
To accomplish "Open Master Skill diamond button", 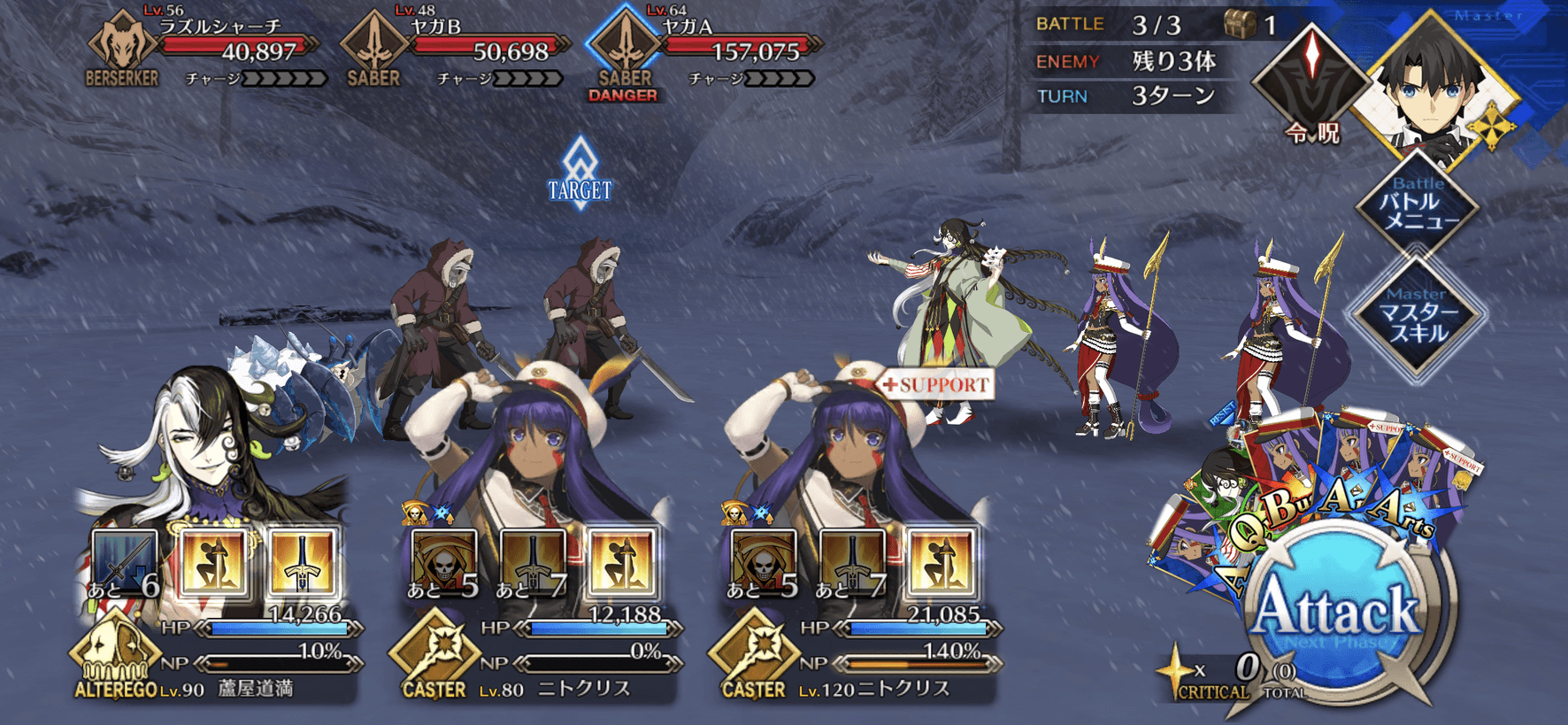I will pos(1417,316).
